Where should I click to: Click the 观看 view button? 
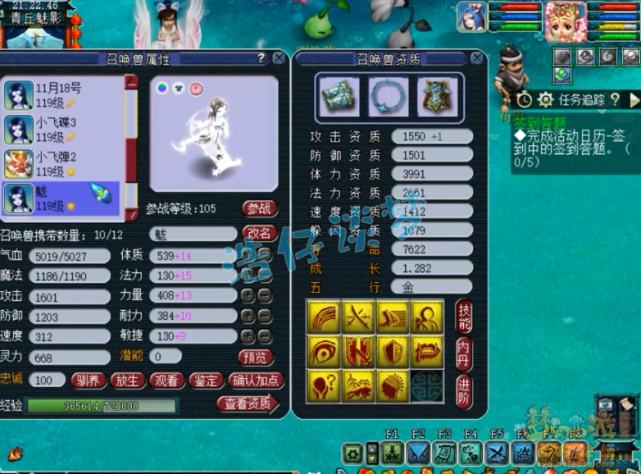point(166,380)
